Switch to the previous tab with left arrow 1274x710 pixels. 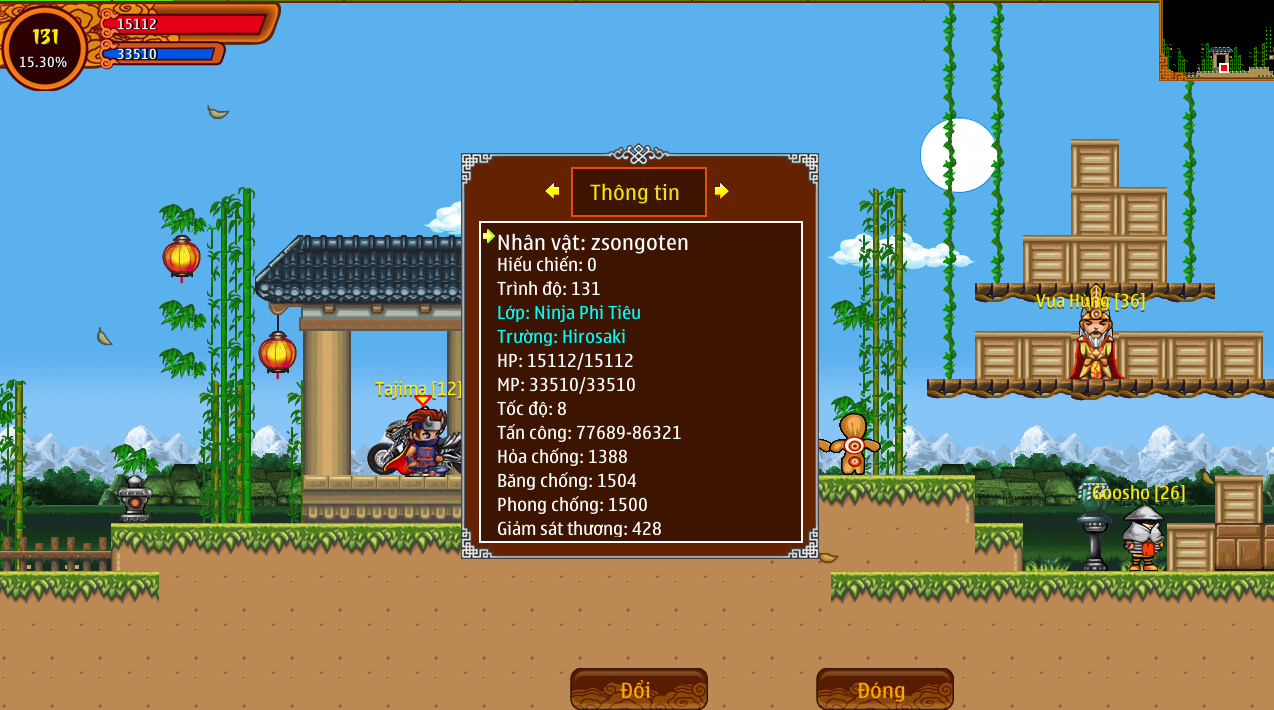coord(552,191)
